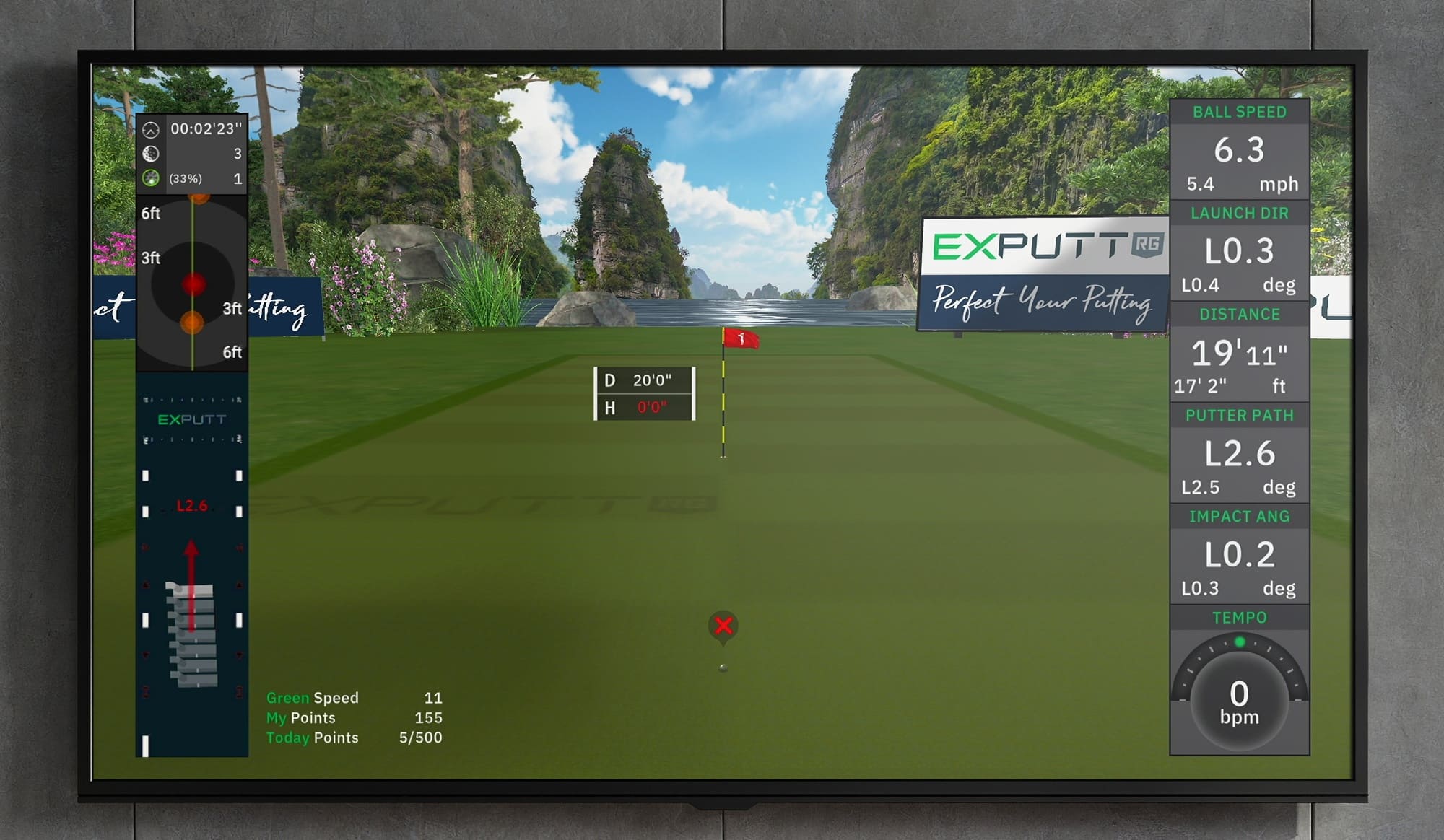Expand the BALL SPEED panel header
The width and height of the screenshot is (1444, 840).
click(1239, 113)
